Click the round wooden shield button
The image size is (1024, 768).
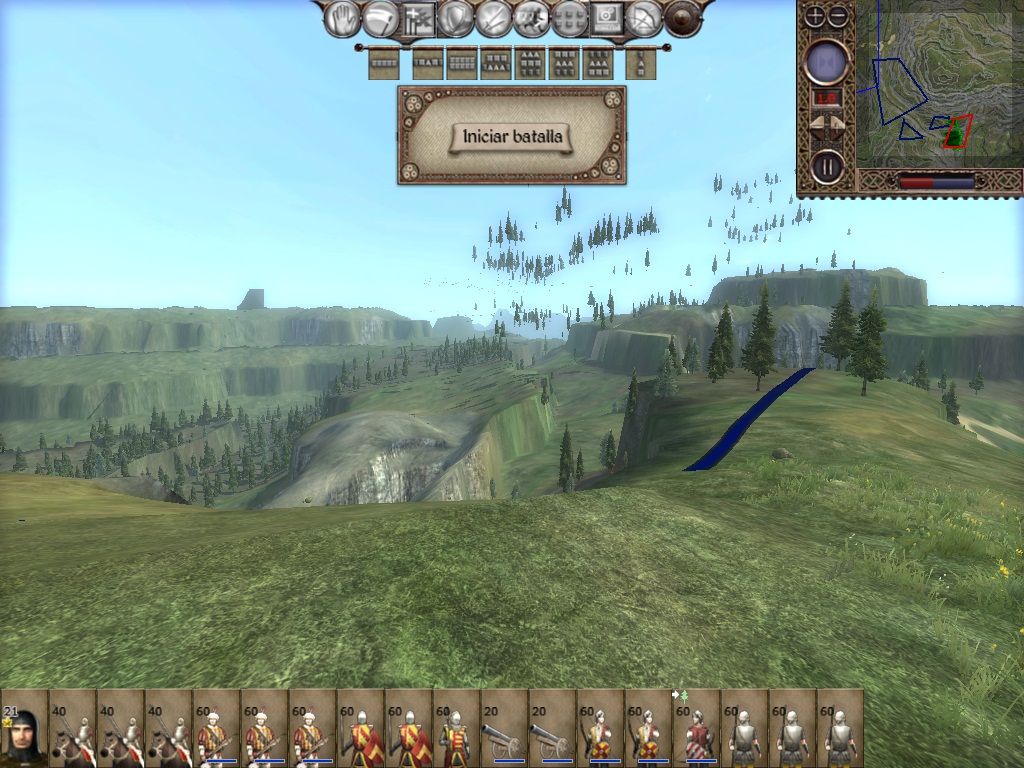(683, 18)
